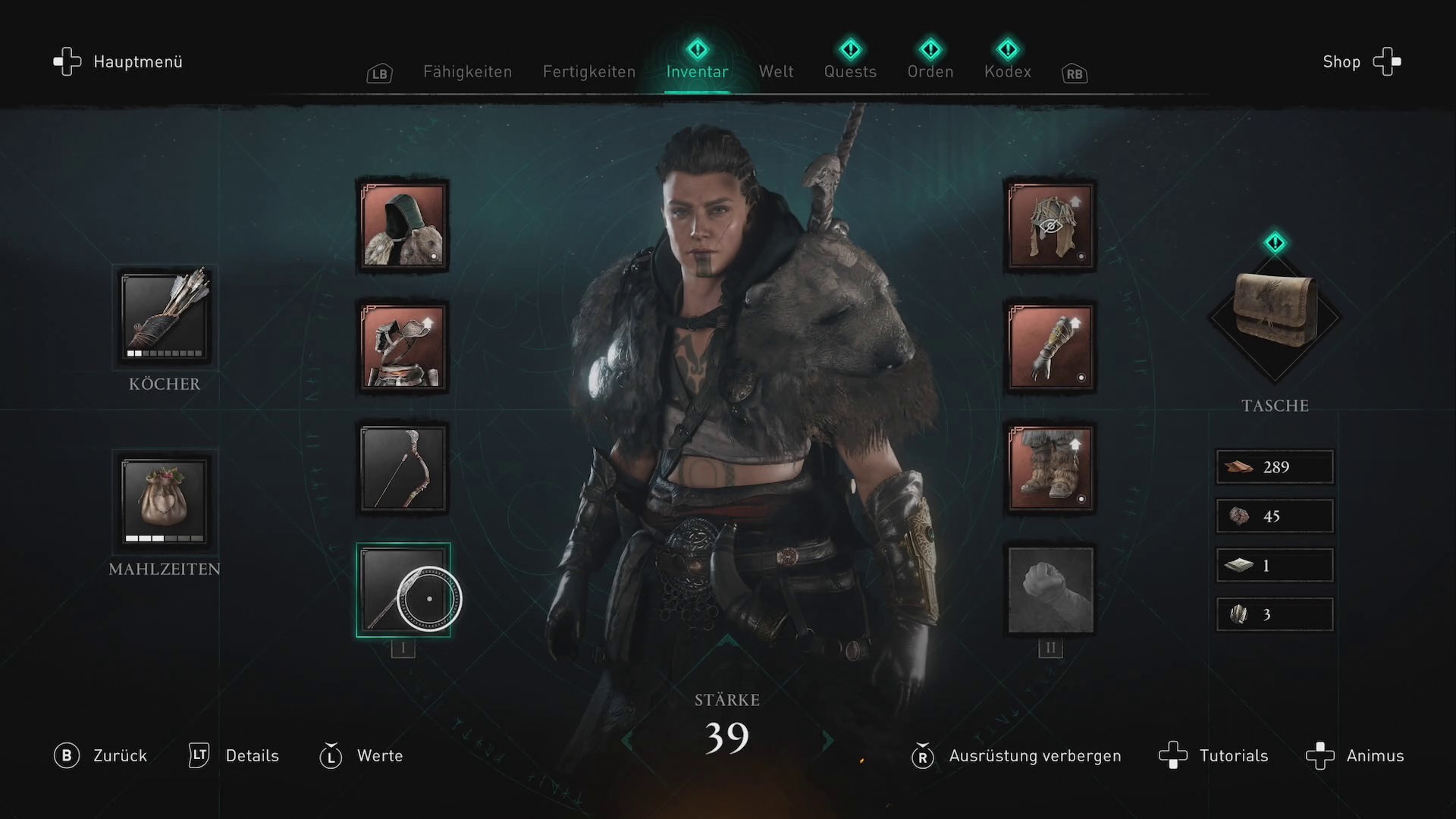Open the Quests tab
The width and height of the screenshot is (1456, 819).
(850, 72)
